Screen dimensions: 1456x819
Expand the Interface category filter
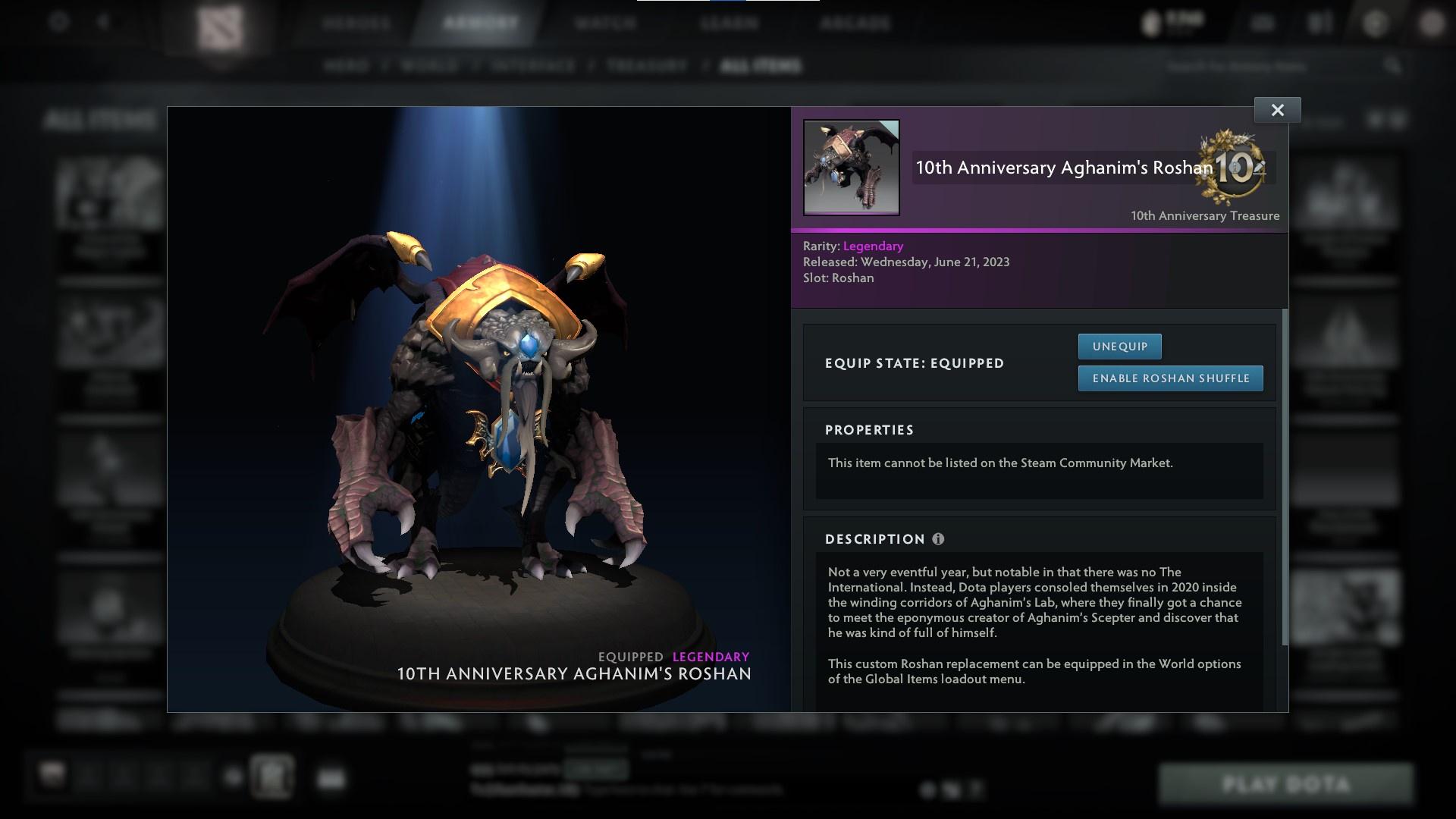tap(532, 66)
